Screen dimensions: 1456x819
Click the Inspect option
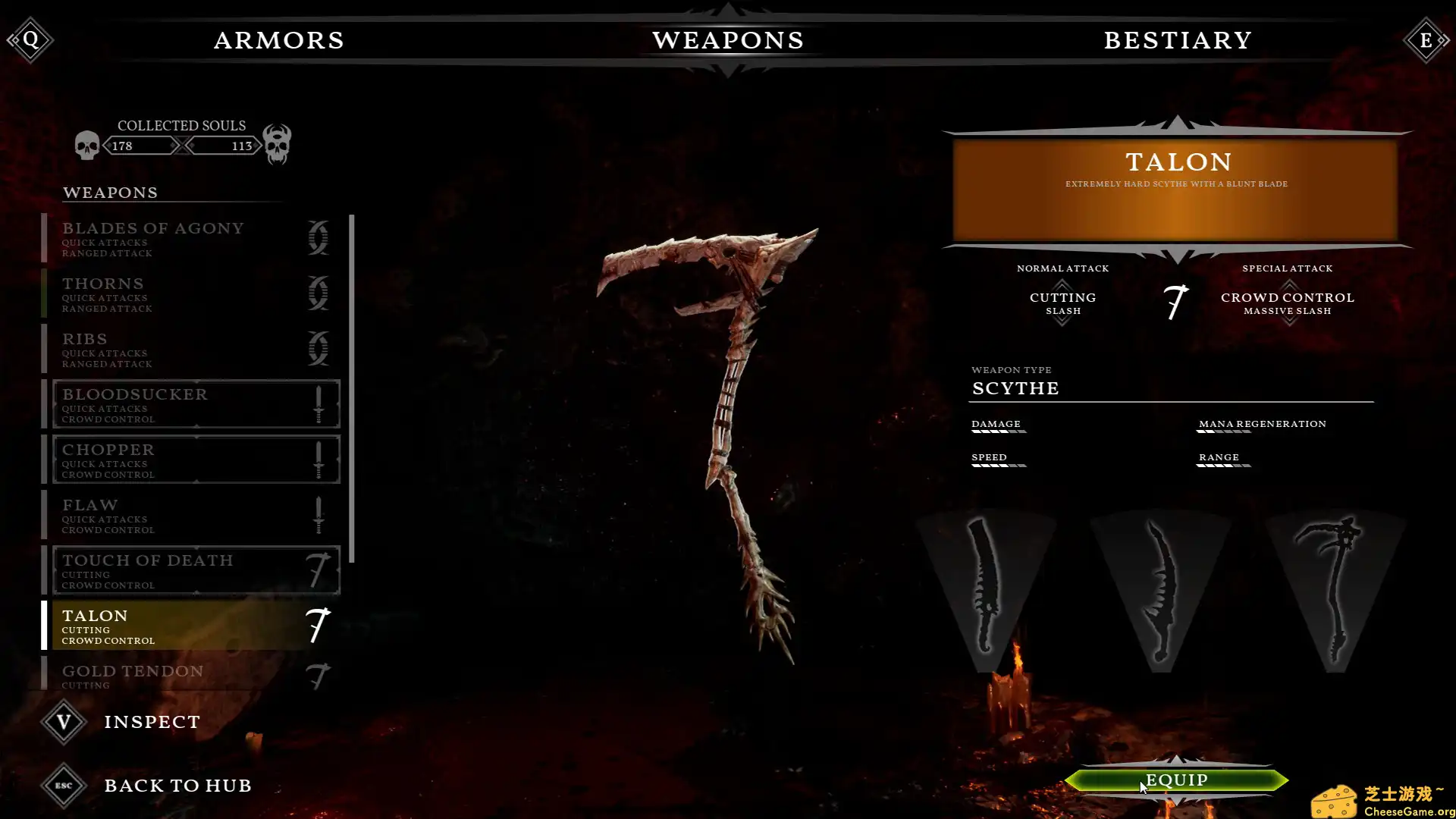pos(152,721)
